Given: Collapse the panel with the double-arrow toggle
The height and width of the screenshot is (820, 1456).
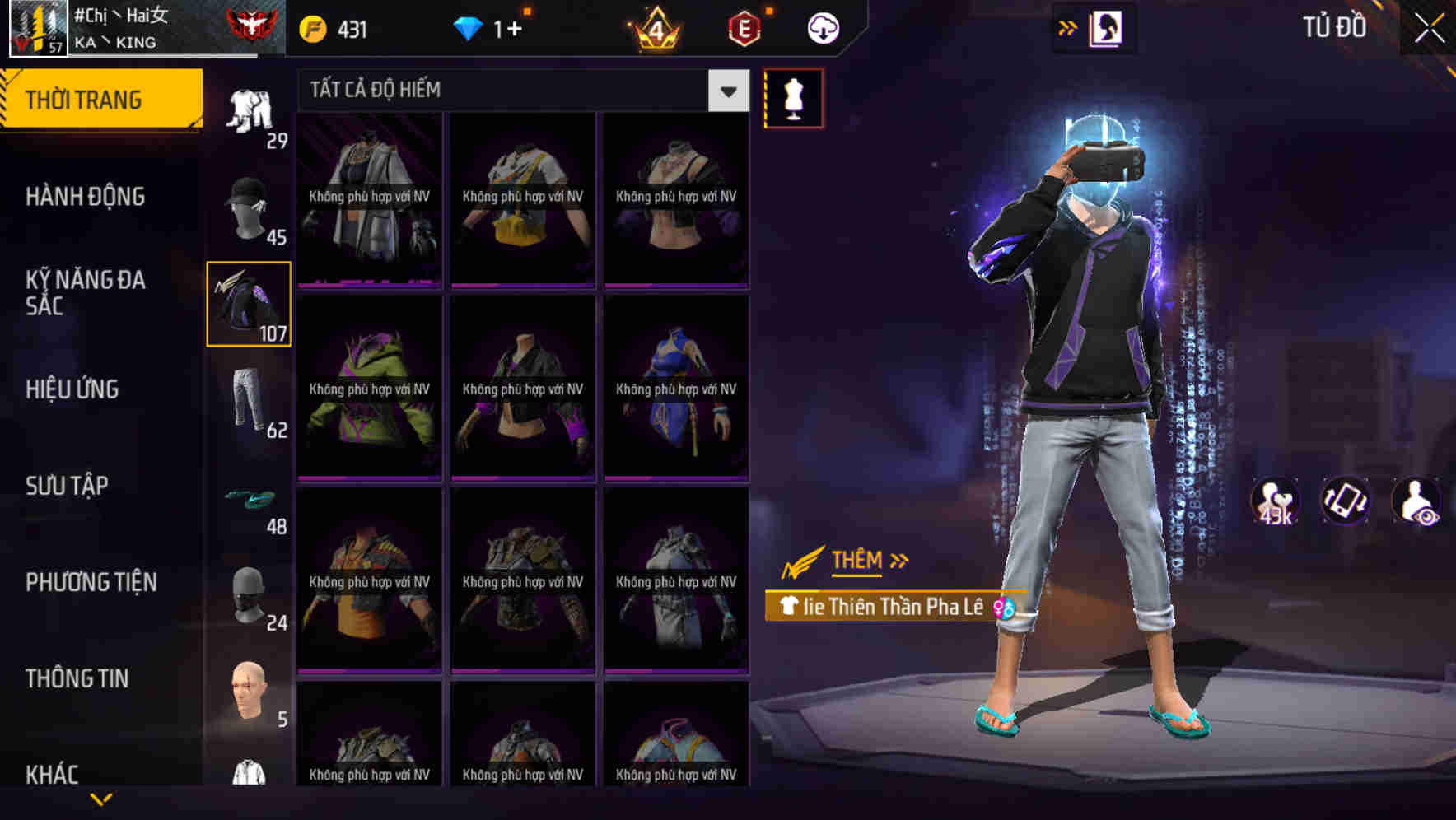Looking at the screenshot, I should [1066, 26].
